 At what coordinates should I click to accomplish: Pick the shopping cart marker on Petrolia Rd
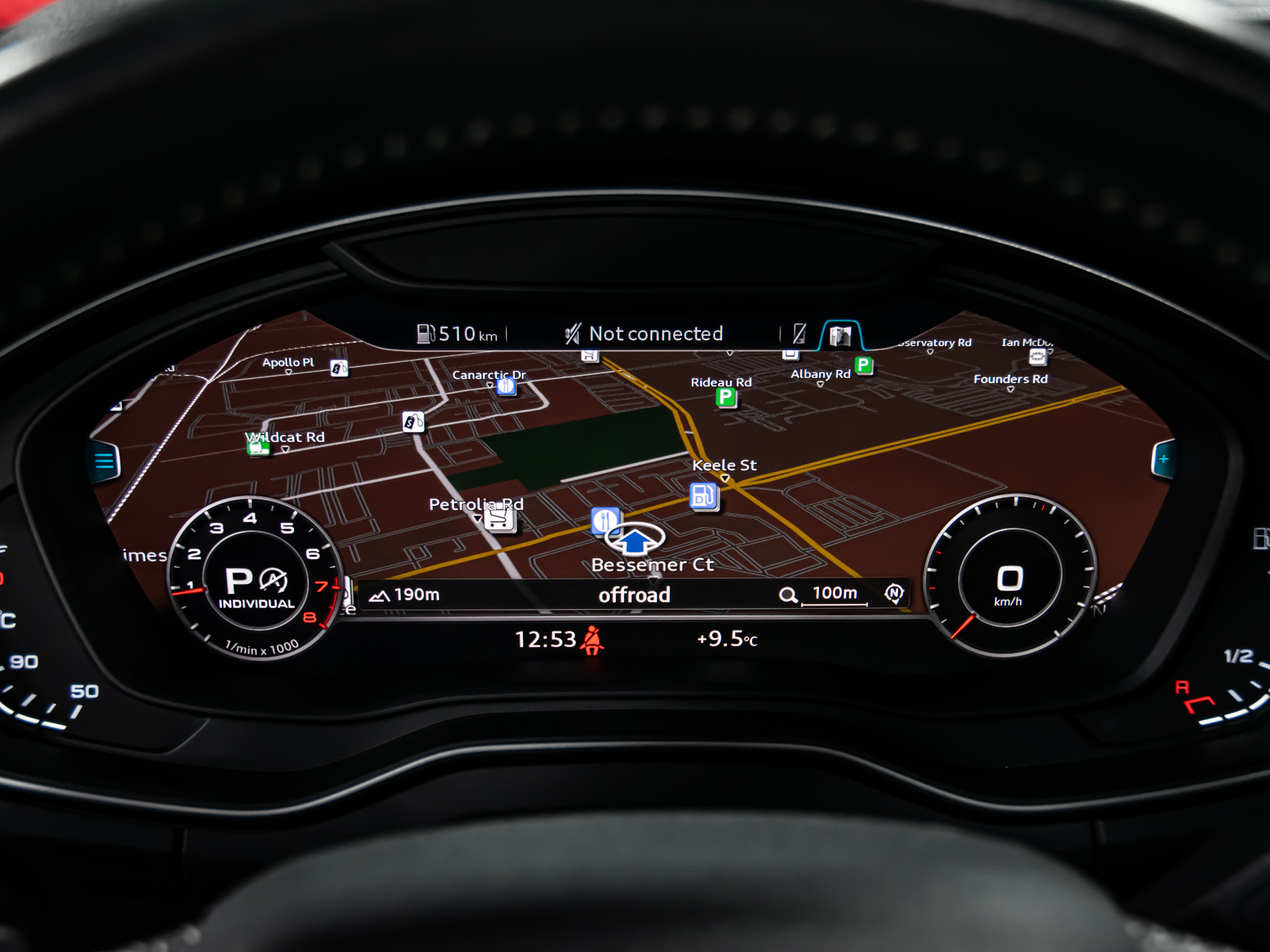pos(500,519)
